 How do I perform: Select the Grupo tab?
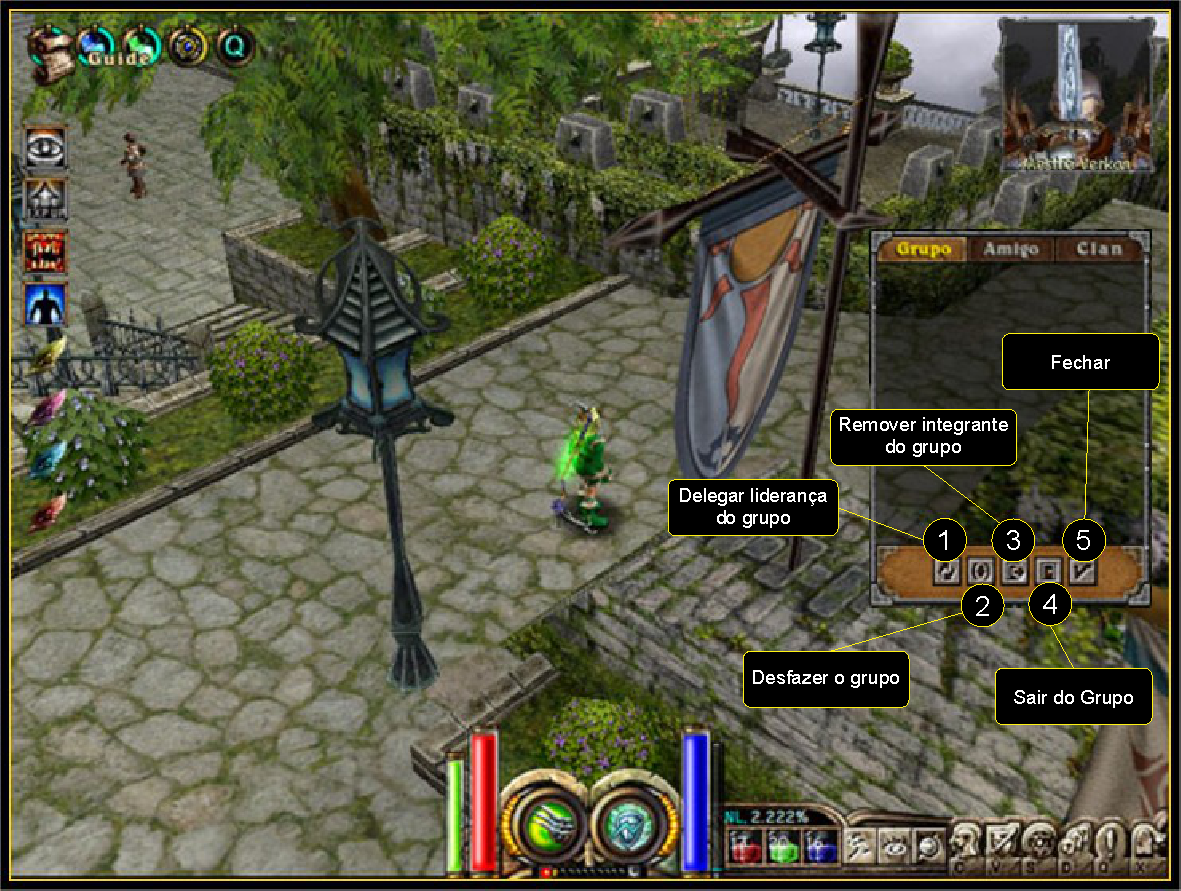point(922,249)
